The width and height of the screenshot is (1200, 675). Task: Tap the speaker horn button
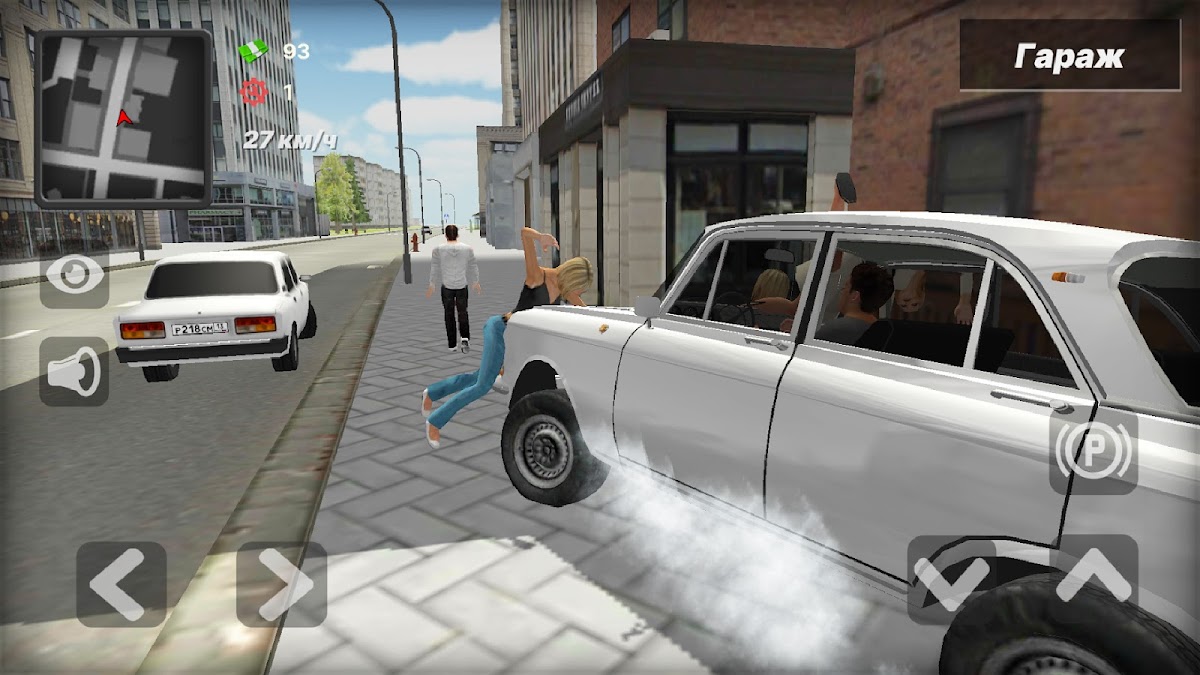(75, 371)
